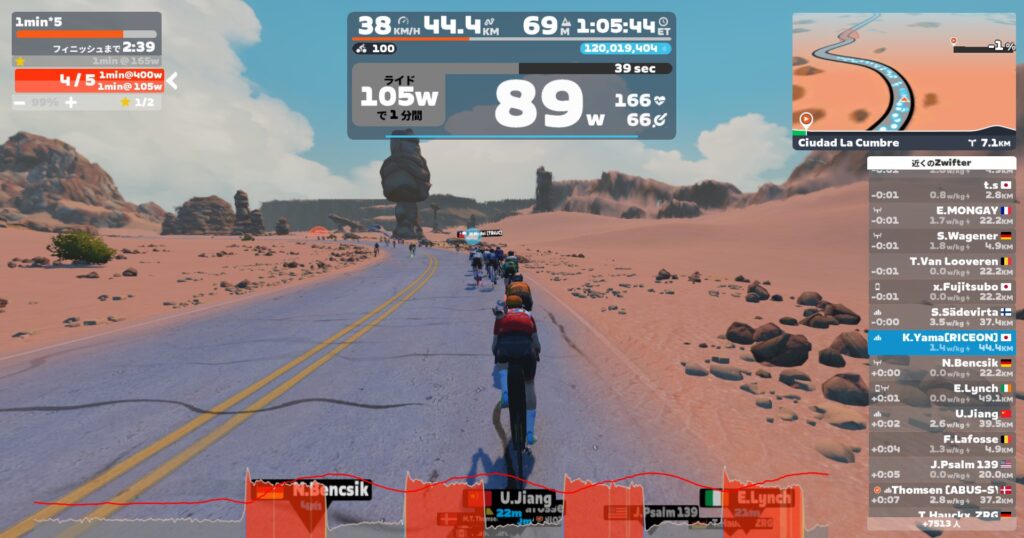Select rider F.Lafosse in the list
The width and height of the screenshot is (1024, 538).
[x=941, y=443]
